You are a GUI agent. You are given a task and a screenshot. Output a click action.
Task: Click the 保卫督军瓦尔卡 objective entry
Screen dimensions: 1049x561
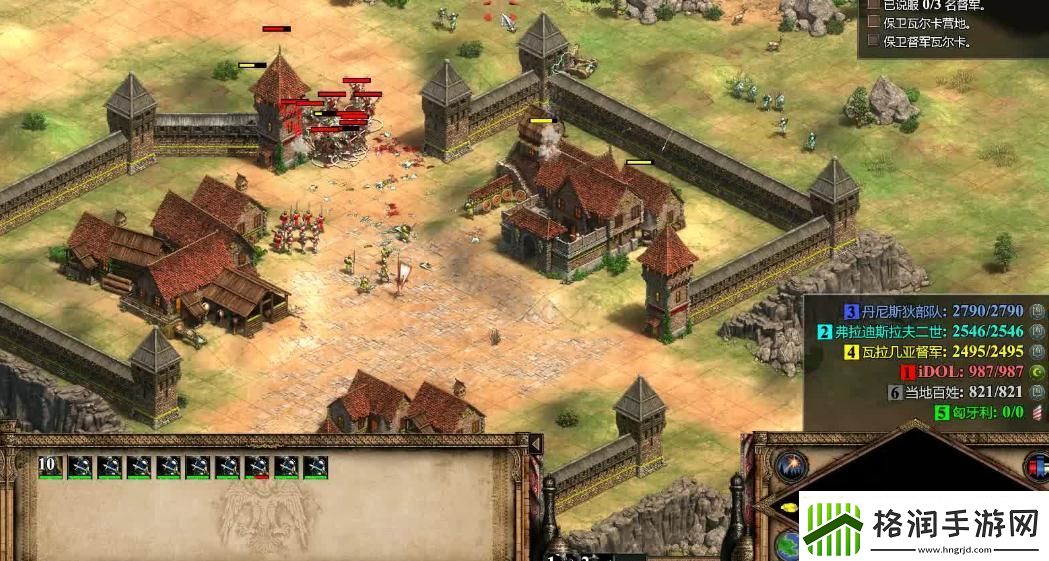pos(923,41)
